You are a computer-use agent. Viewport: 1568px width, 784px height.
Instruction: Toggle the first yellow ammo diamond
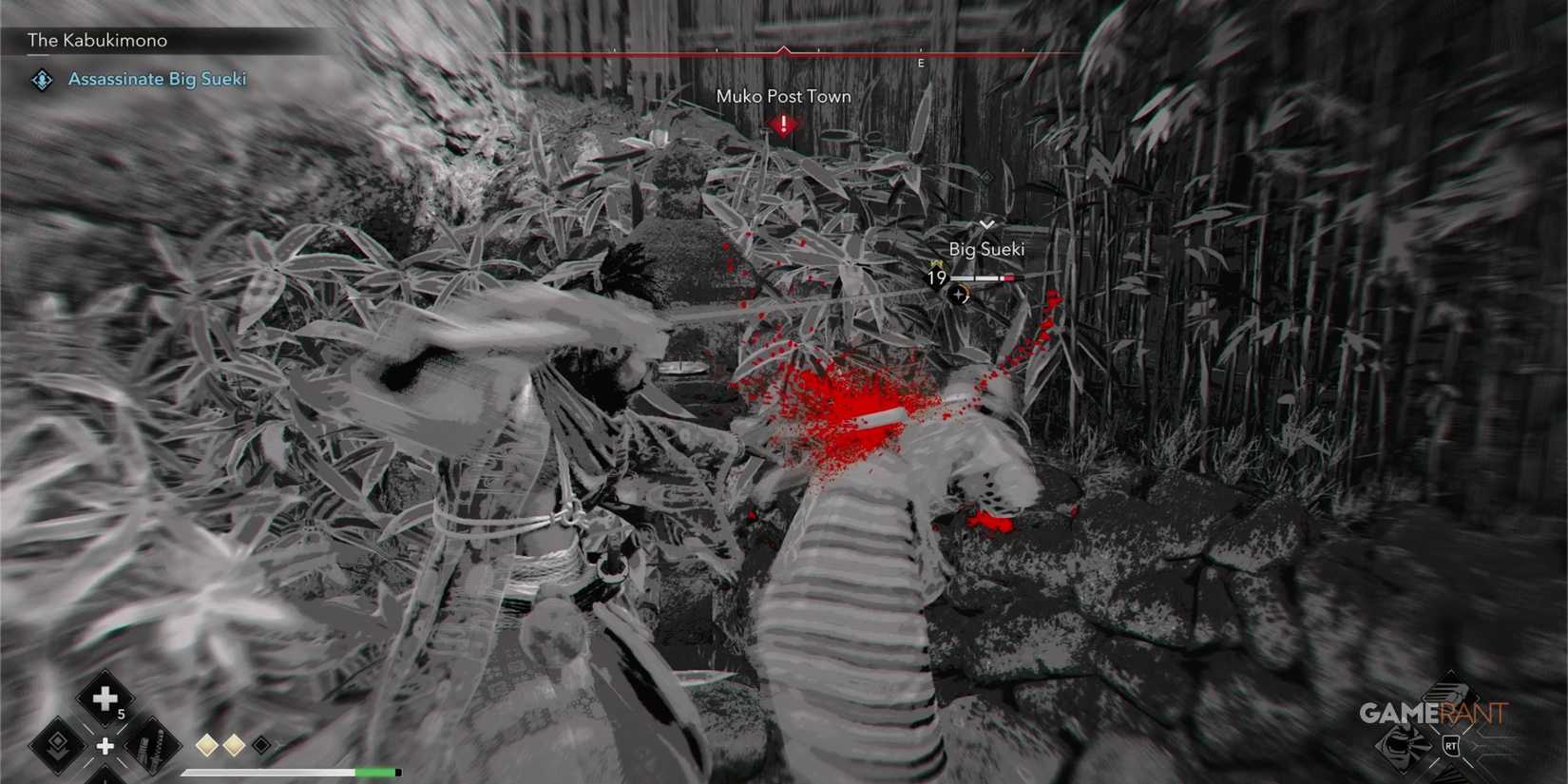coord(205,745)
